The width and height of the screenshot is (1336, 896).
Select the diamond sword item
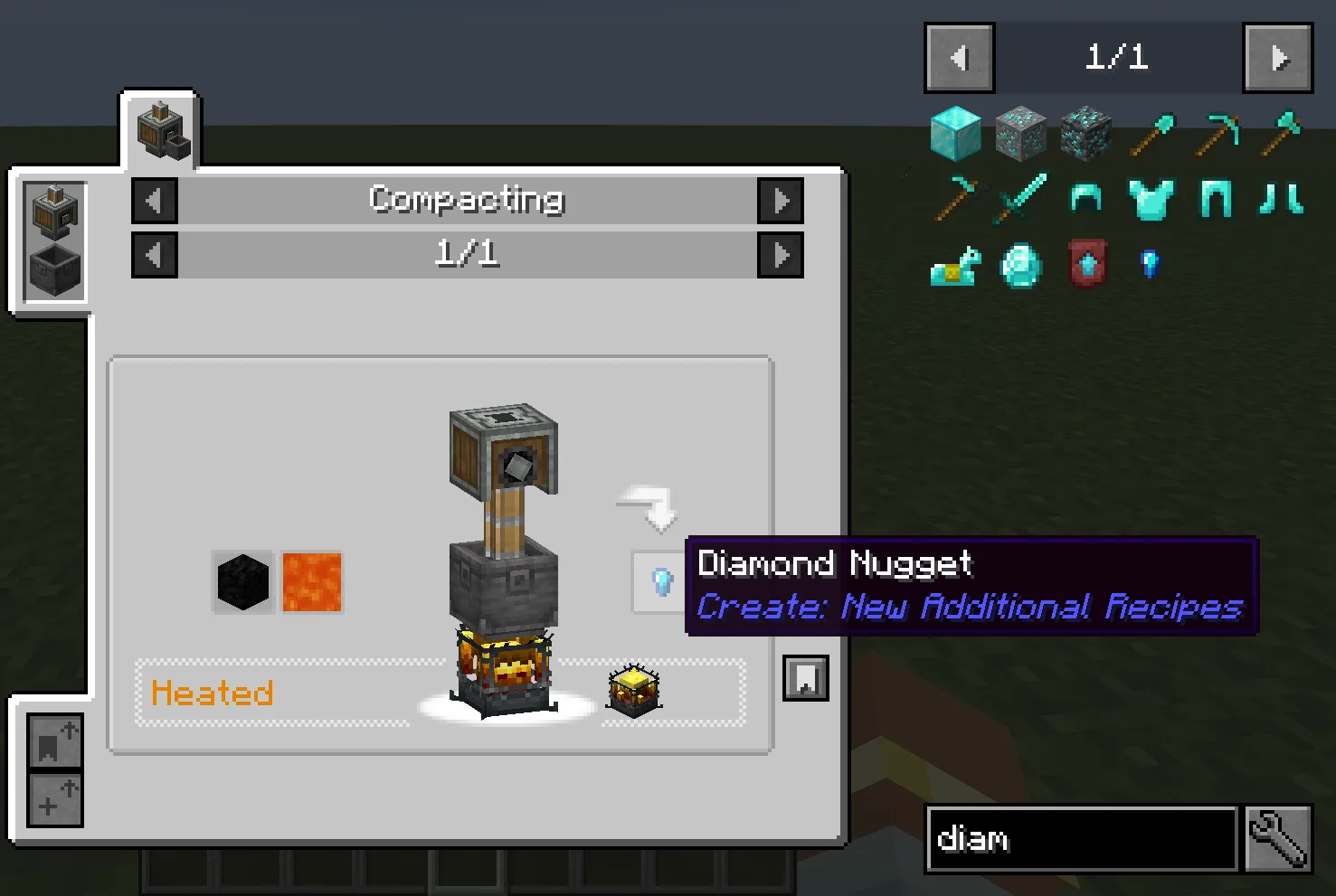click(1021, 199)
